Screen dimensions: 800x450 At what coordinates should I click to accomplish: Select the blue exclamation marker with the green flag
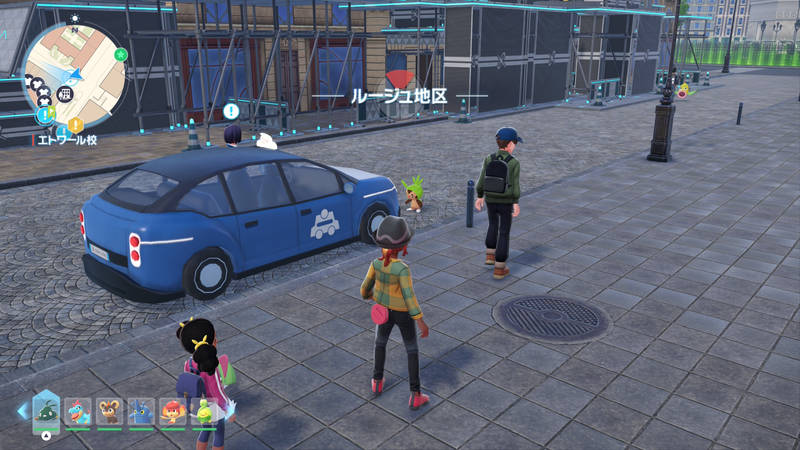tap(46, 116)
